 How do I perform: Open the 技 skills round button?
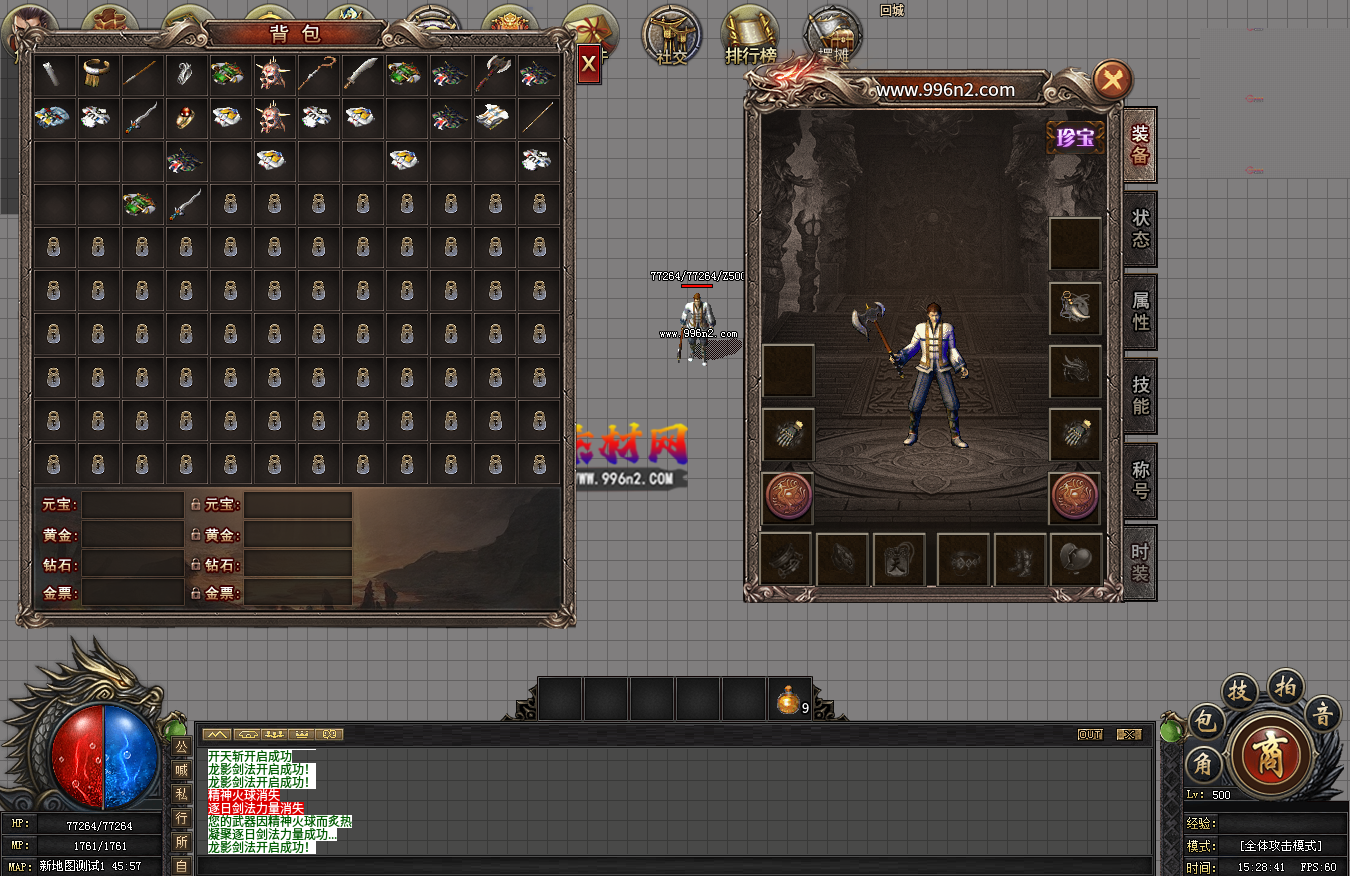click(1238, 690)
